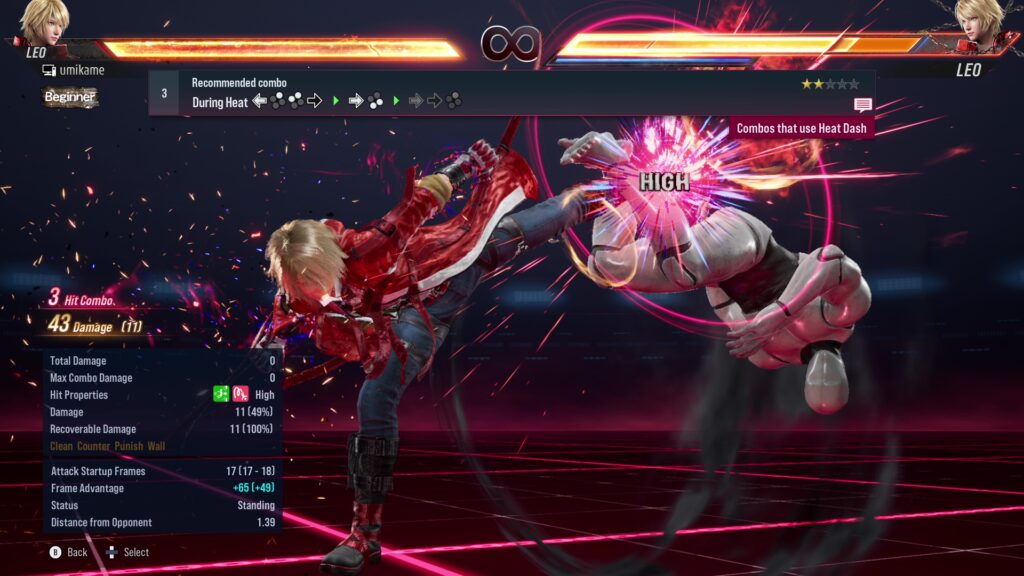Click the pink speech bubble icon
The width and height of the screenshot is (1024, 576).
click(862, 105)
